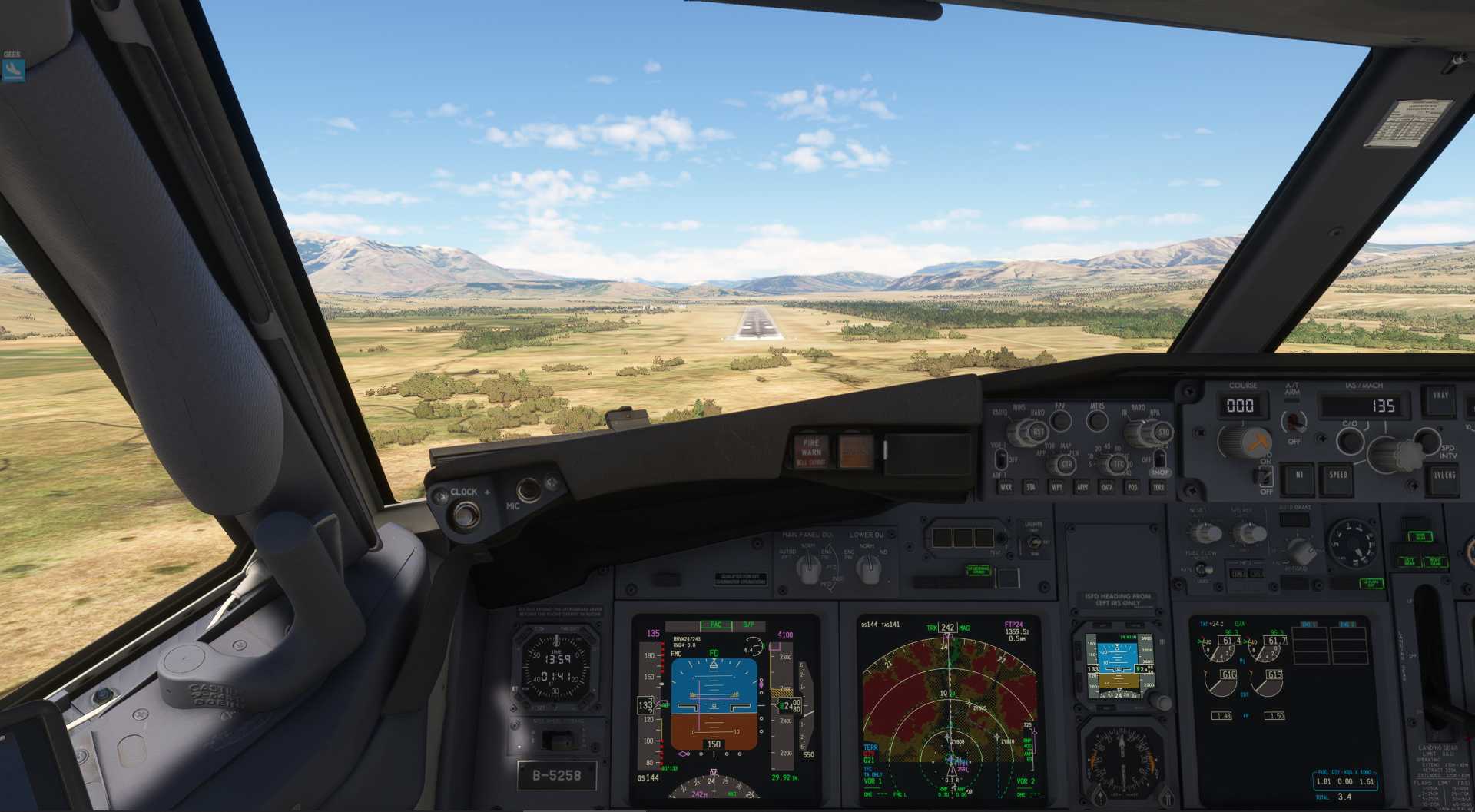Activate the LVL CHG mode button

click(x=1444, y=476)
